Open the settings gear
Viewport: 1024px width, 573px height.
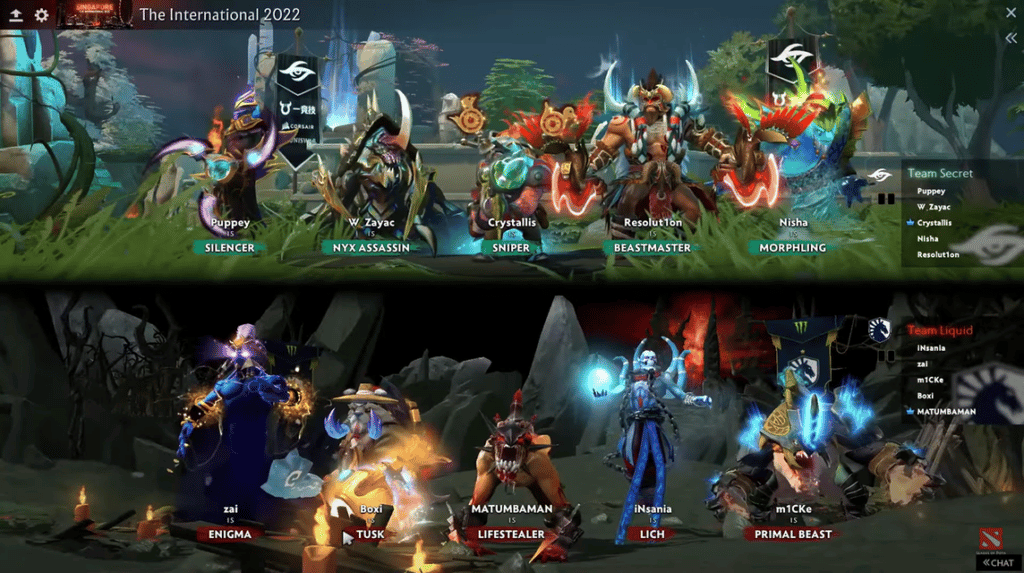[41, 15]
